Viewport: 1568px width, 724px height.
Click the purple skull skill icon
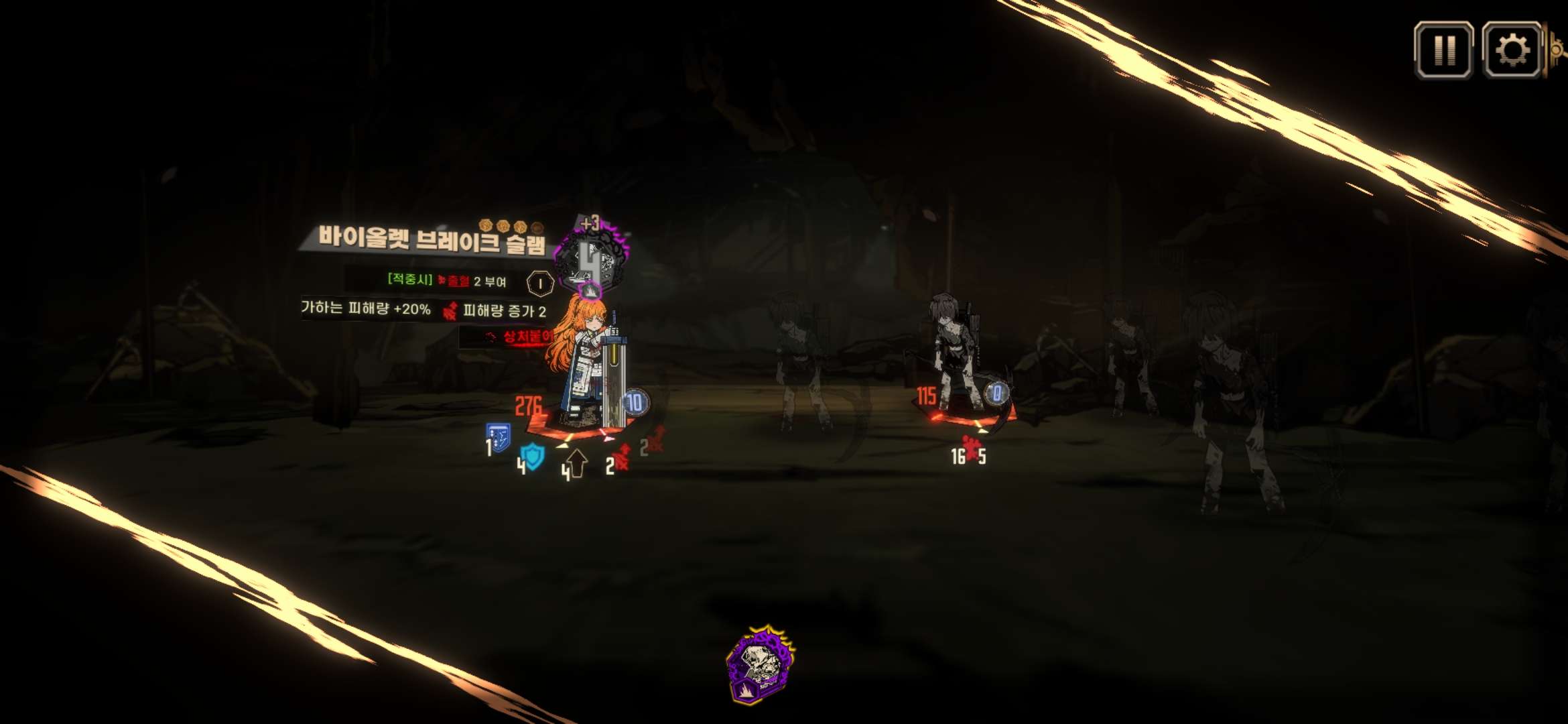(x=761, y=664)
